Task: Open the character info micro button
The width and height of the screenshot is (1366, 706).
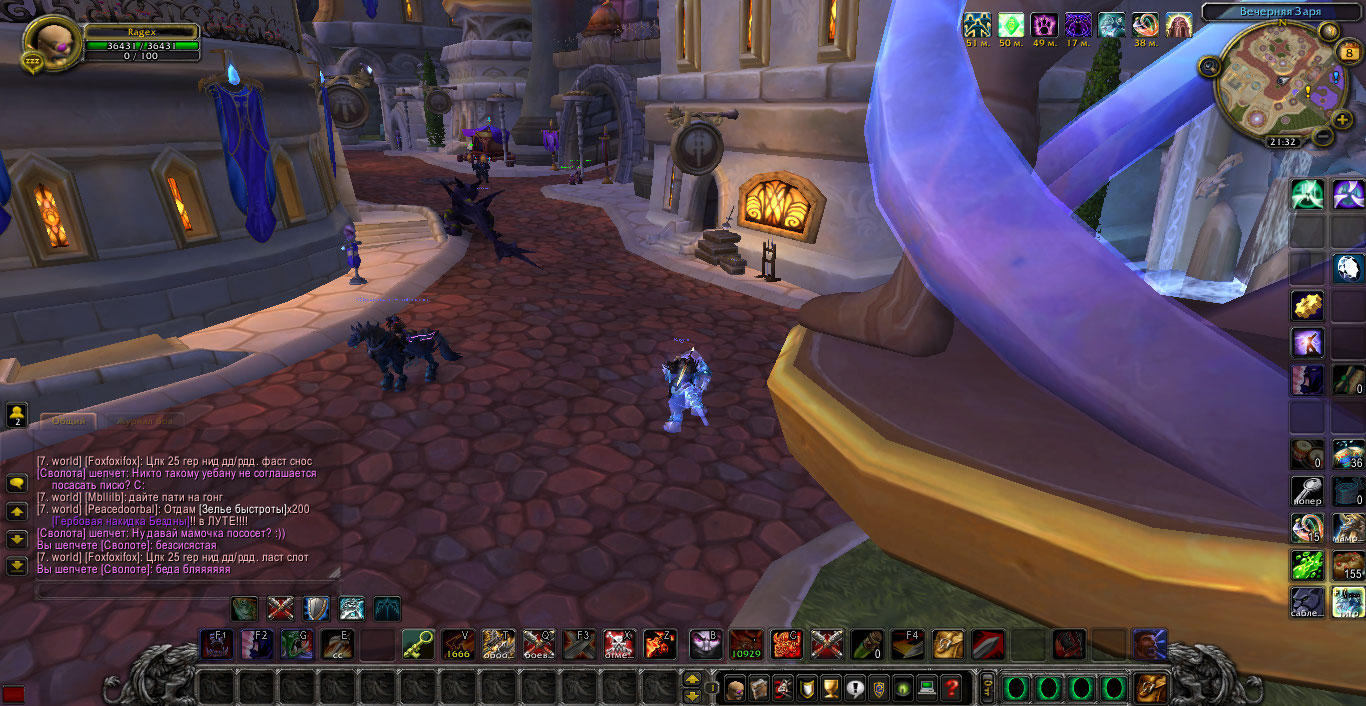Action: point(734,688)
